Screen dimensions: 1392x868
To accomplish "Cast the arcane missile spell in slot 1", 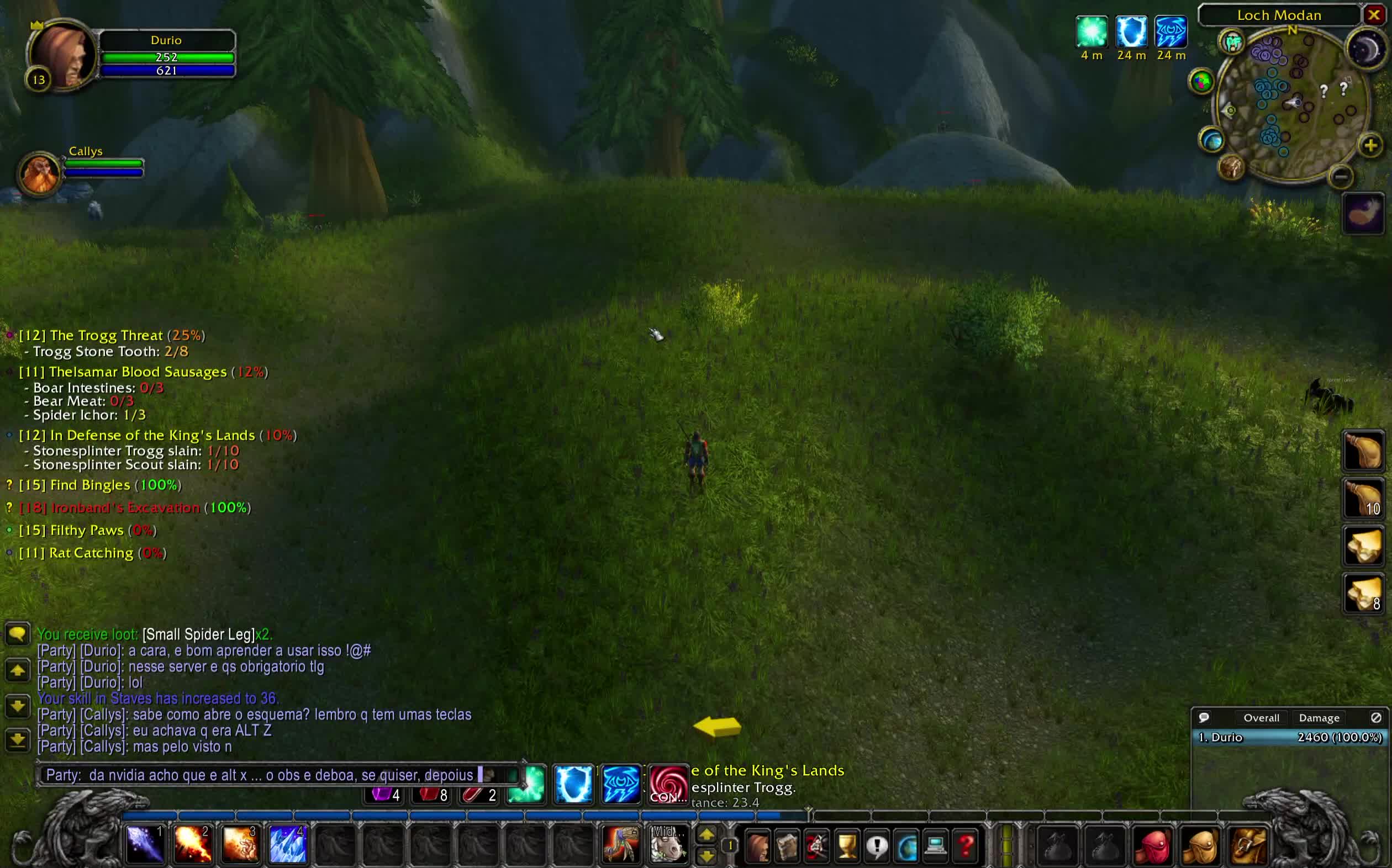I will (144, 844).
